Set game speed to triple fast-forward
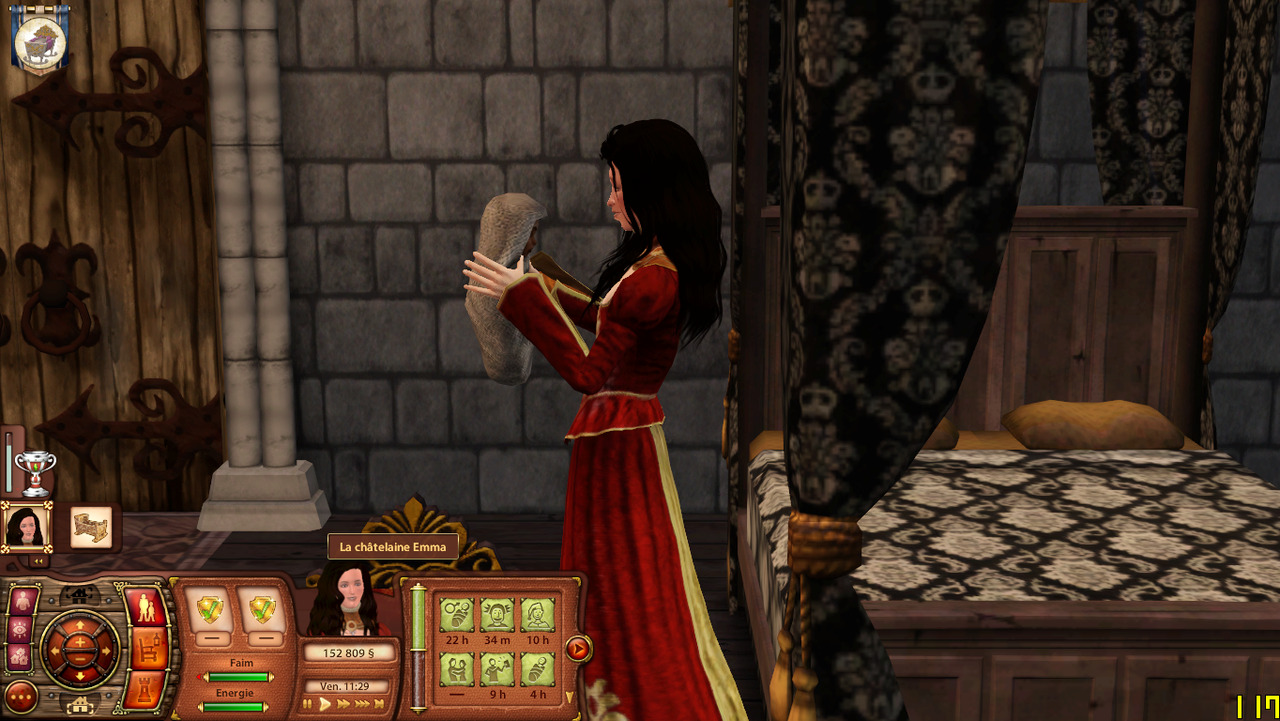The height and width of the screenshot is (721, 1280). 361,704
